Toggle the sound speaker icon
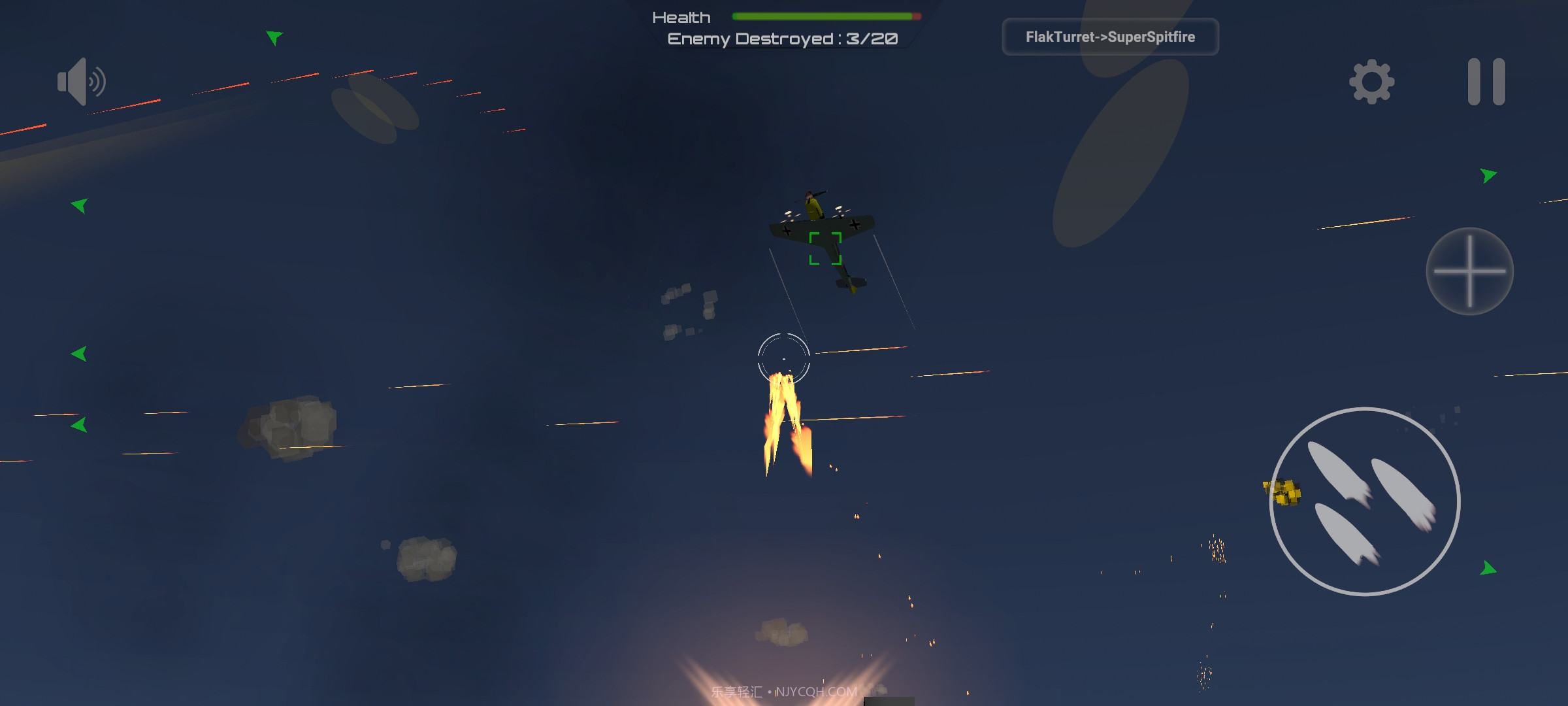This screenshot has width=1568, height=706. [x=81, y=82]
